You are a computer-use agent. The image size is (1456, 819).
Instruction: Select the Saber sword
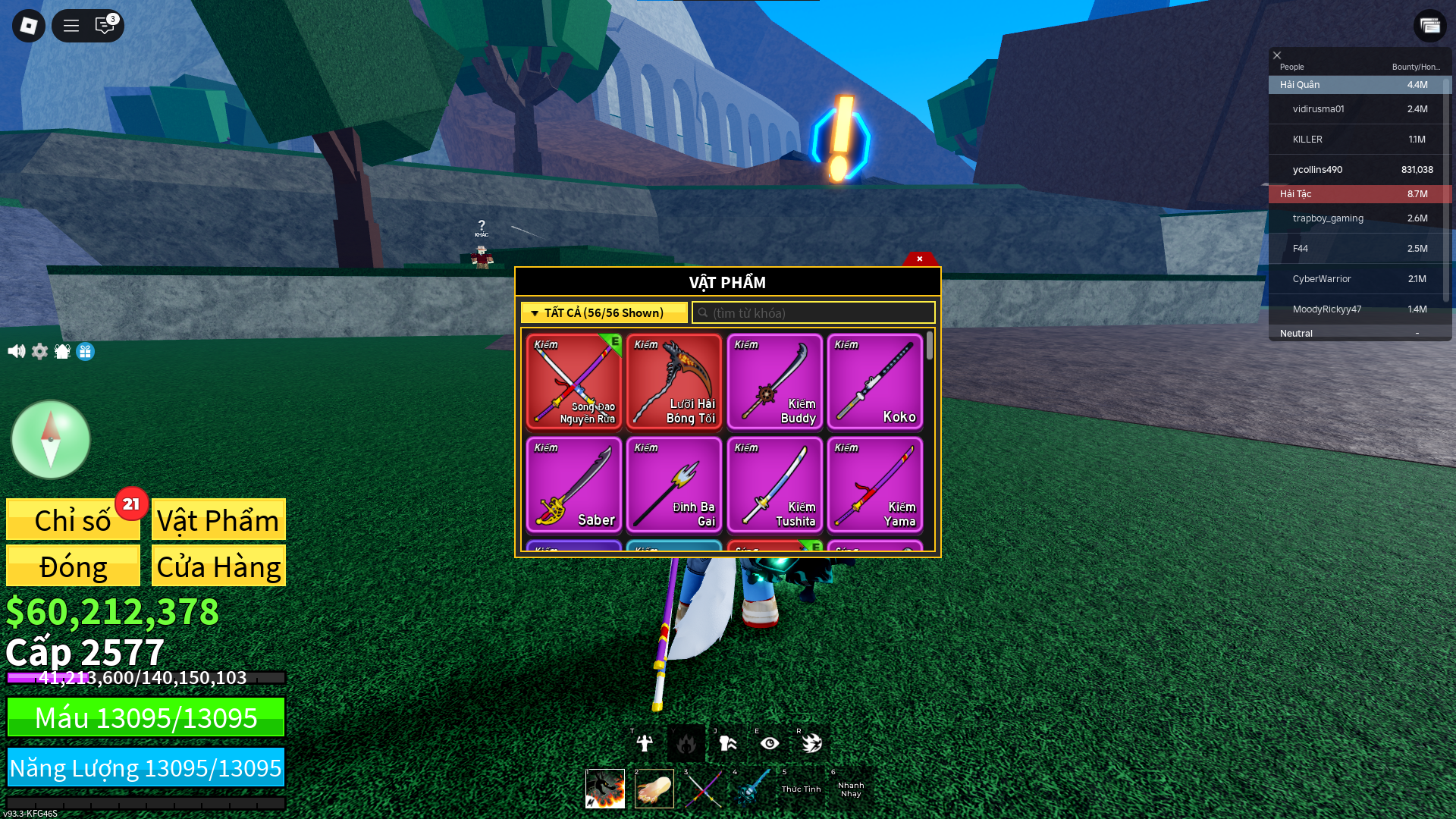(574, 485)
